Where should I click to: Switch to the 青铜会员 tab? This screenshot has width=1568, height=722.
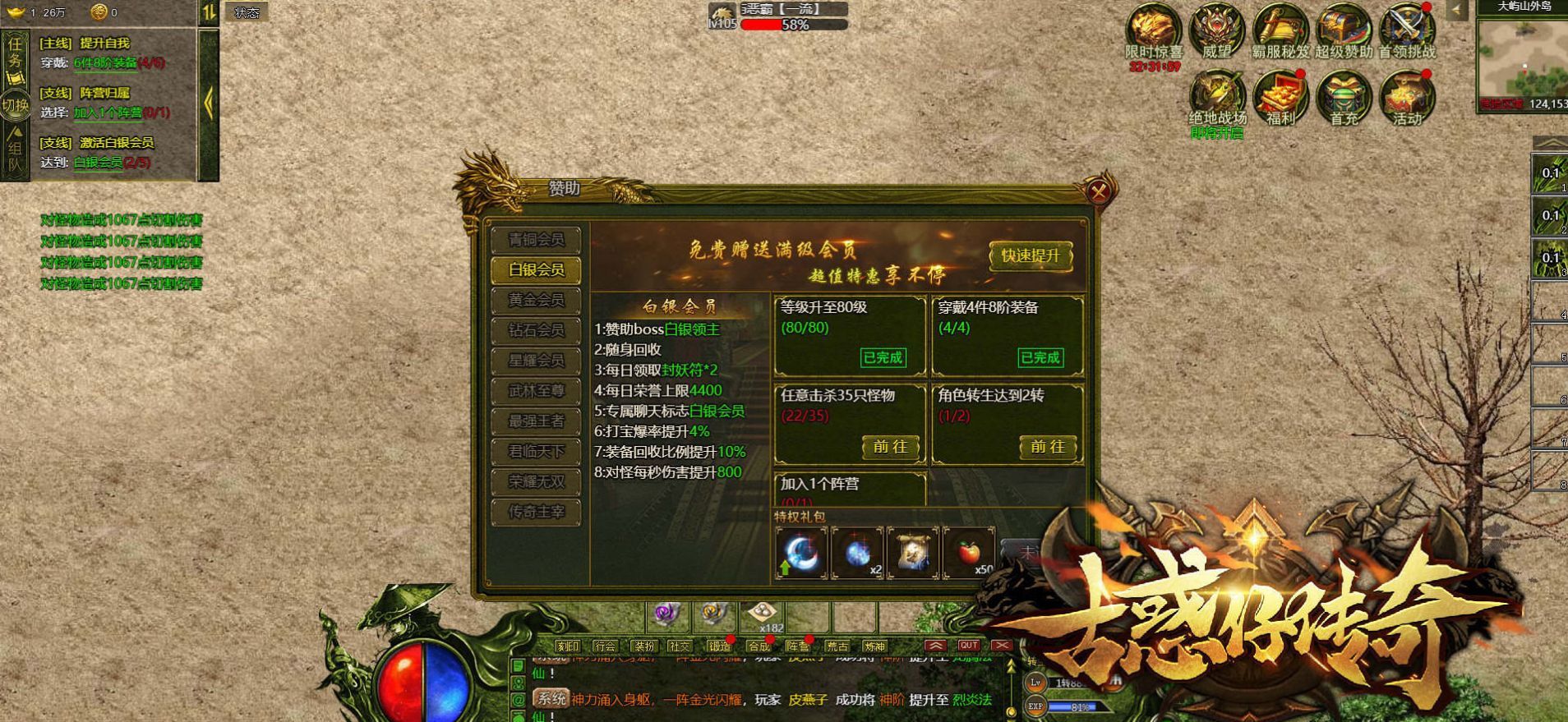point(536,240)
